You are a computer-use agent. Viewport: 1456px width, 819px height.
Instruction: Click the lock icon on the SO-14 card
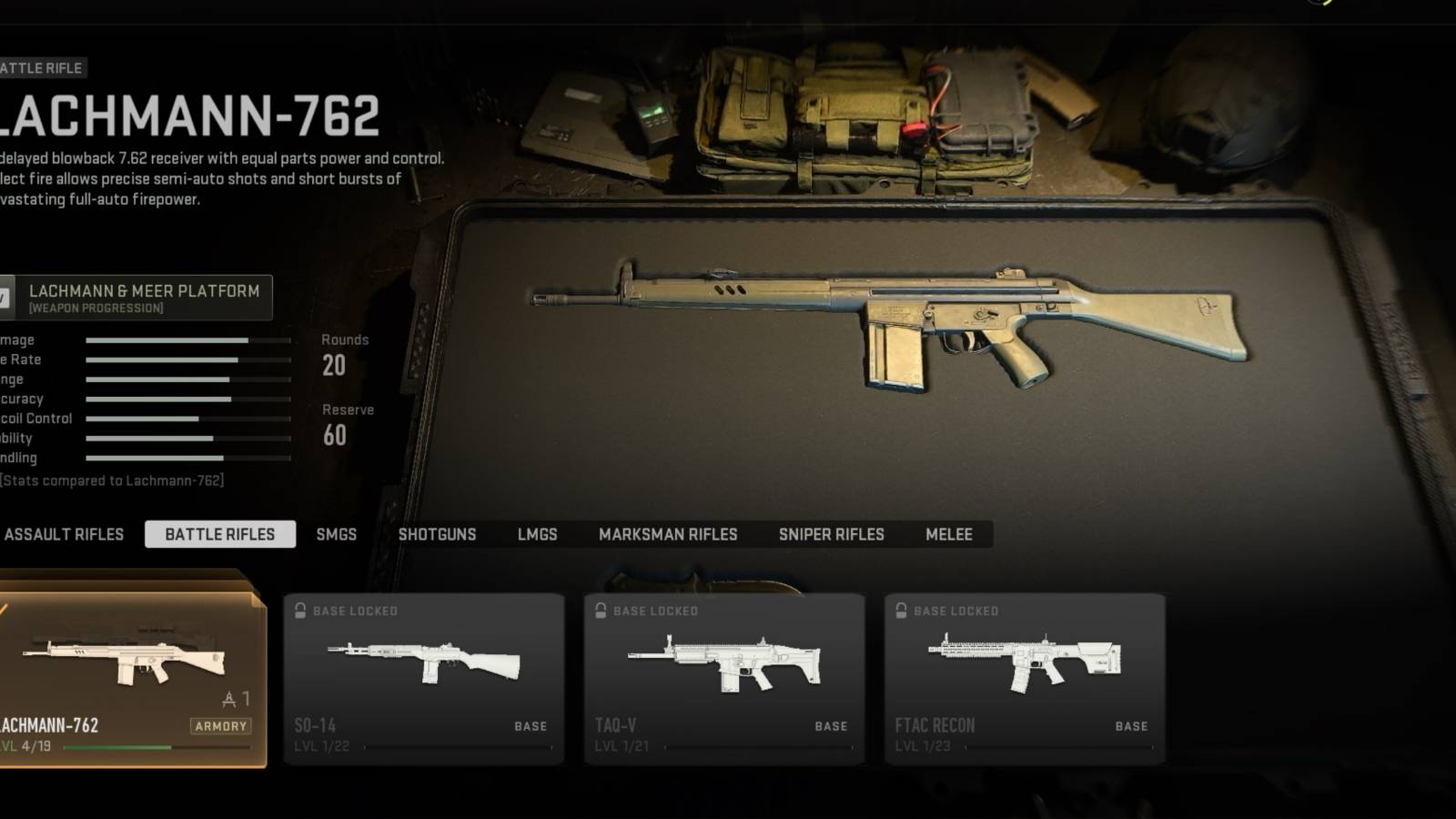(300, 611)
